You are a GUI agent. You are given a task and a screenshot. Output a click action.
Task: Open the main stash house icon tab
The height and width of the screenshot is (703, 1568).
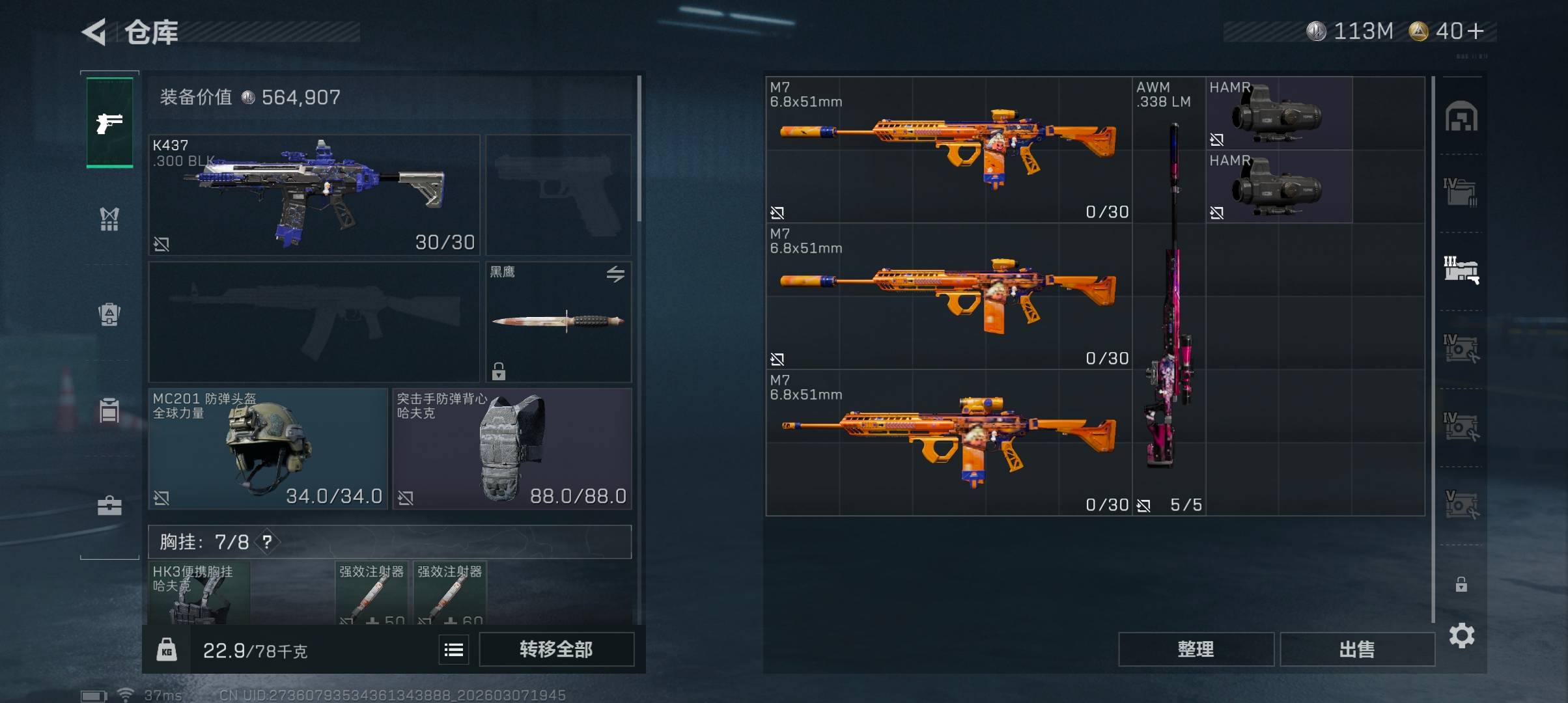(1461, 117)
